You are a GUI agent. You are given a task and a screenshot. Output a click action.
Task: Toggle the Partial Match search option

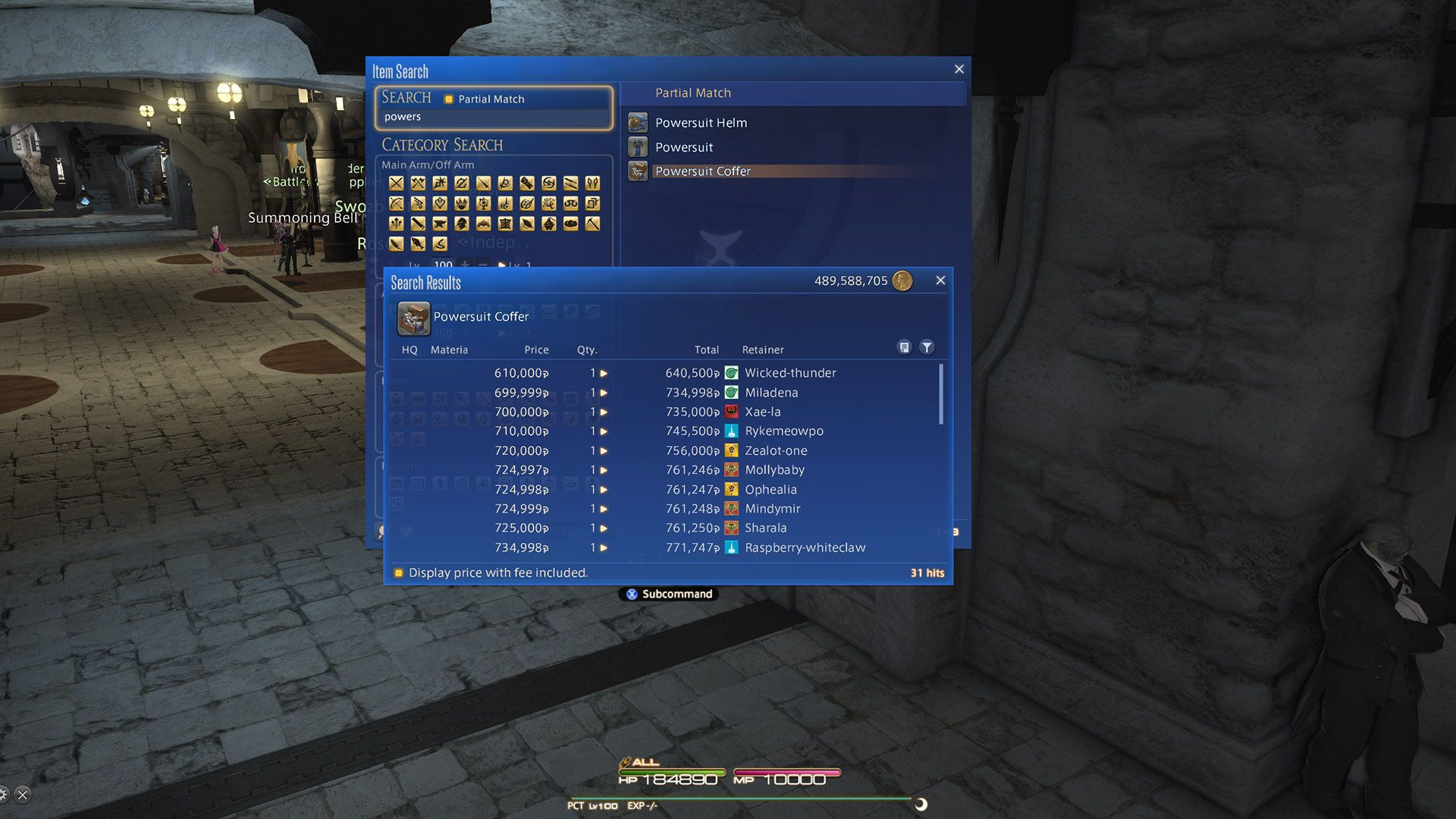click(x=449, y=99)
